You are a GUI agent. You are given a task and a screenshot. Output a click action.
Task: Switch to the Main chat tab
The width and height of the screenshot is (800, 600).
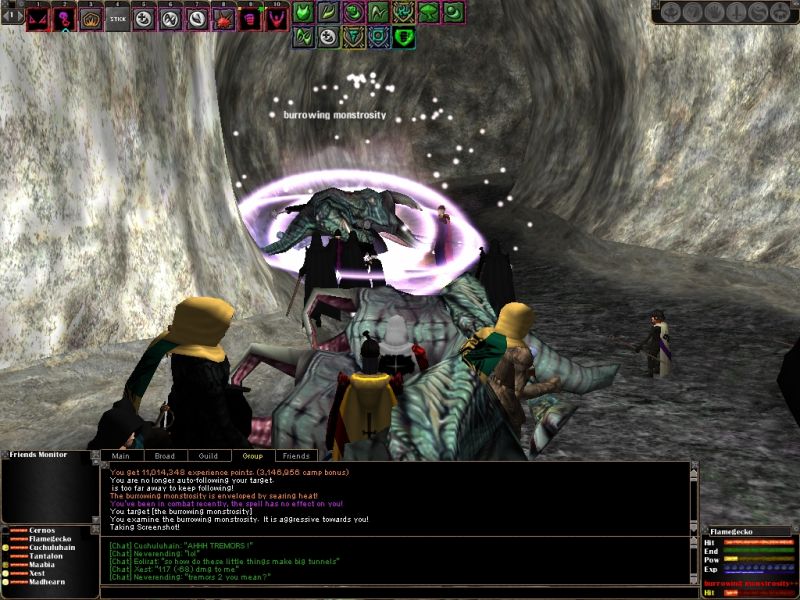[120, 456]
